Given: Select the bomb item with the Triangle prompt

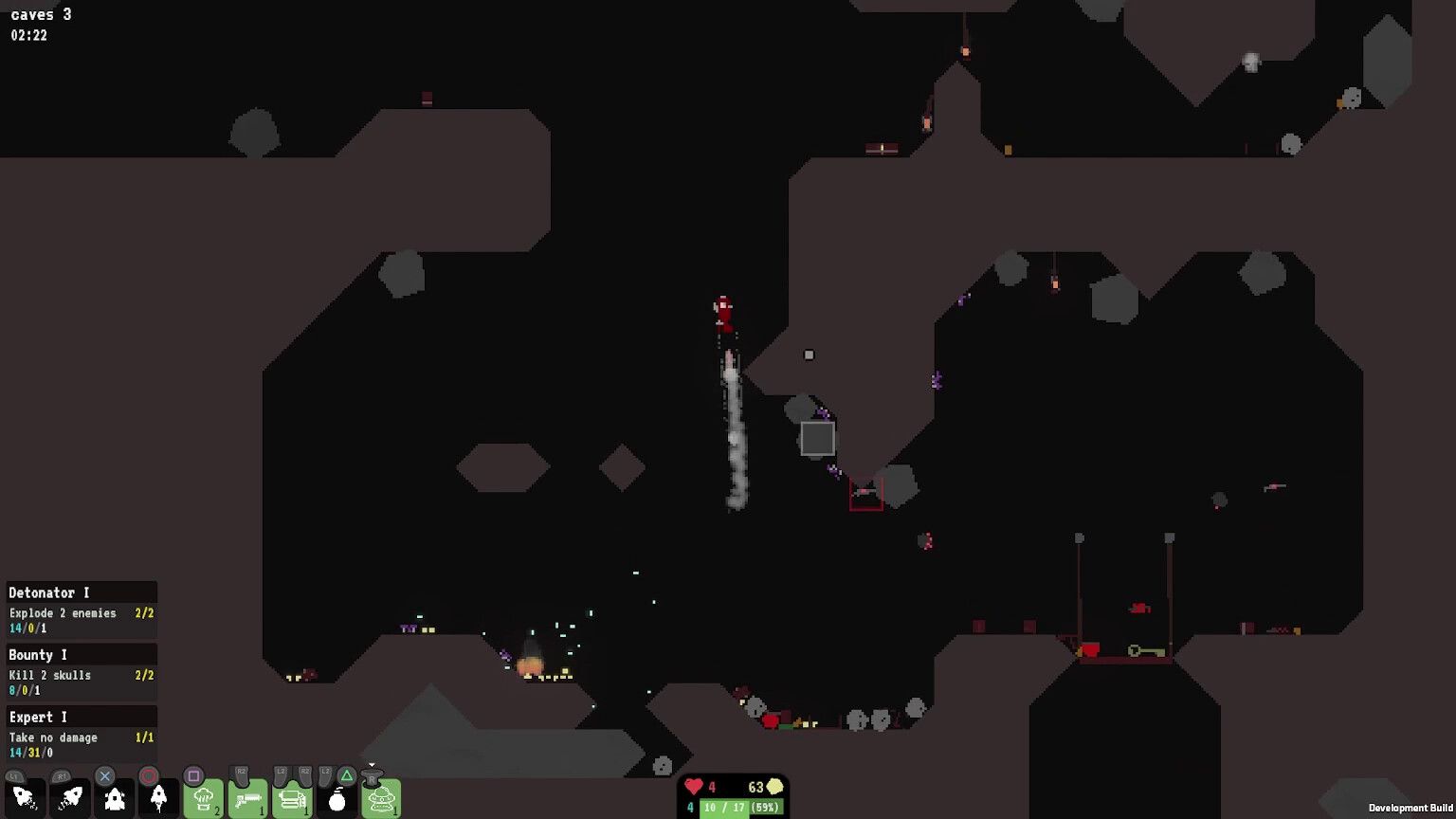Looking at the screenshot, I should (337, 799).
